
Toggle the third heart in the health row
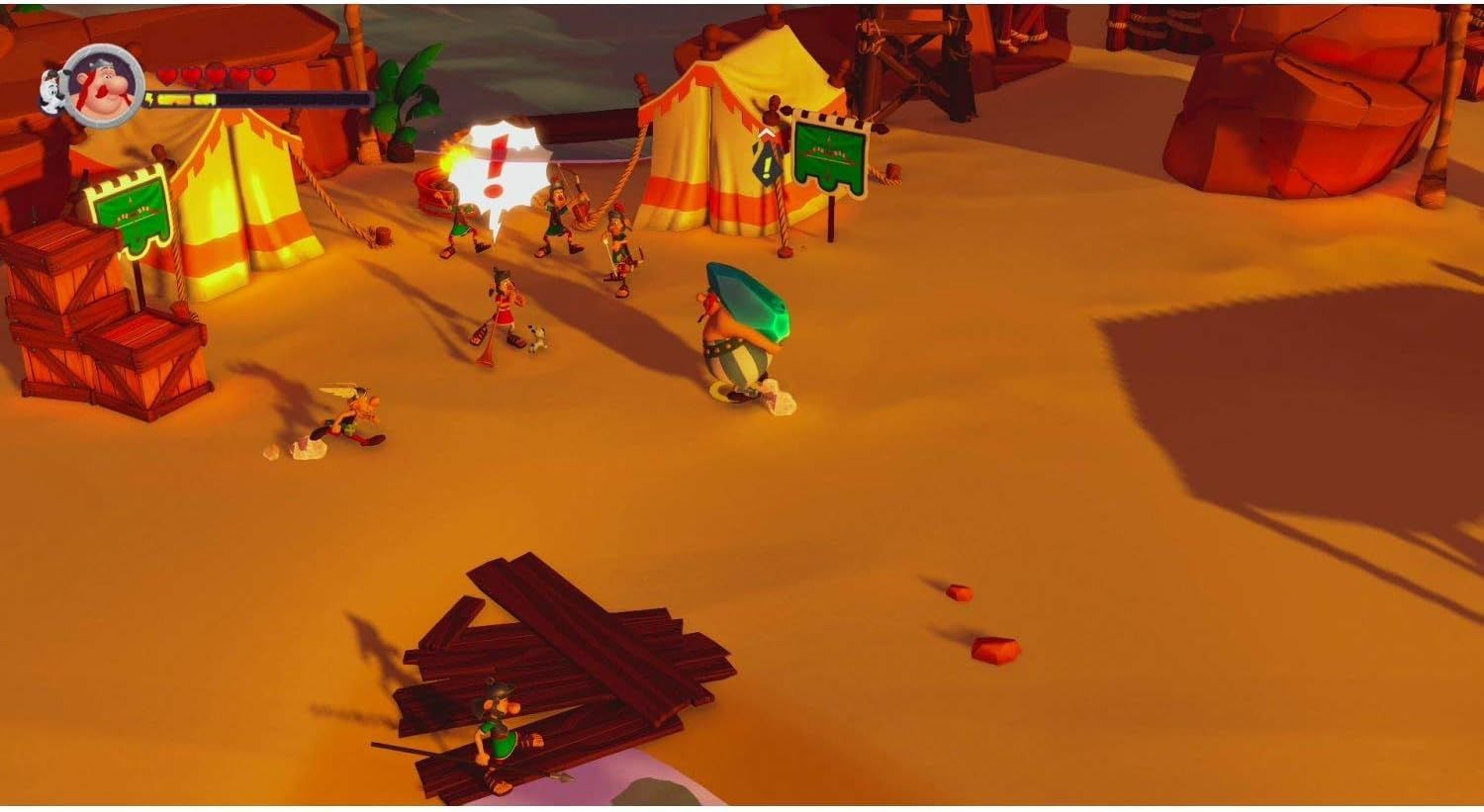[217, 73]
